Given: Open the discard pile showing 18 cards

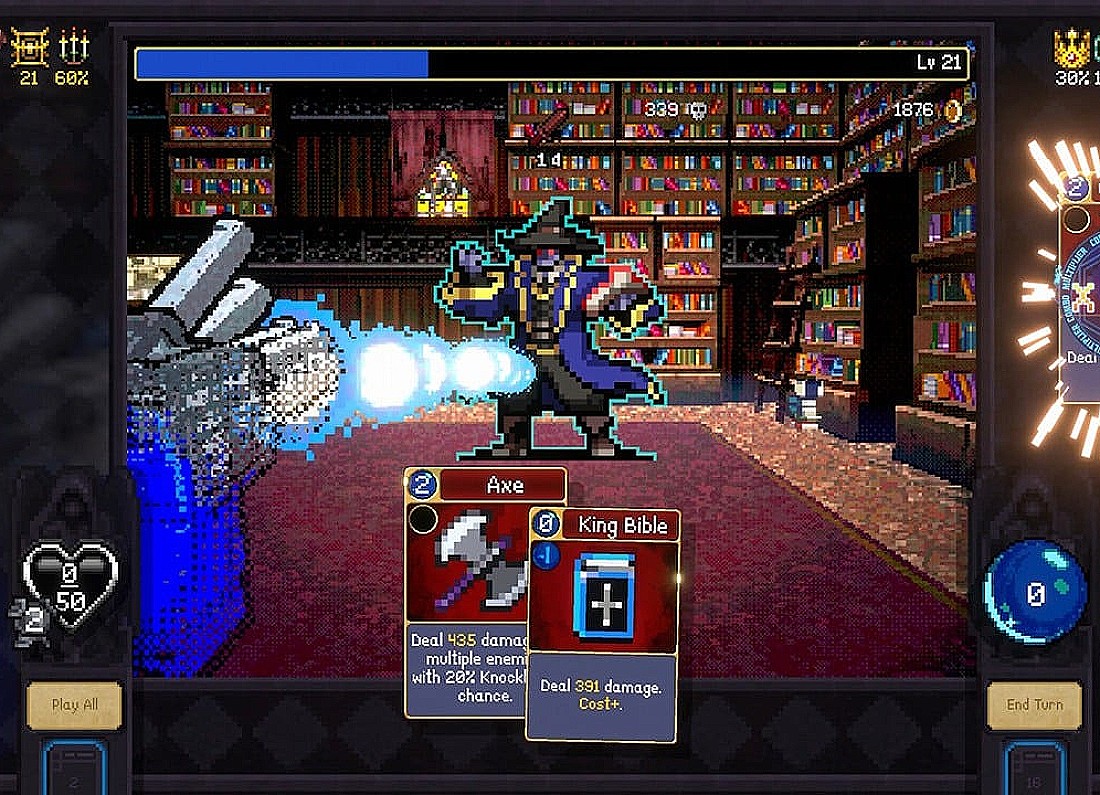Looking at the screenshot, I should (x=1034, y=770).
